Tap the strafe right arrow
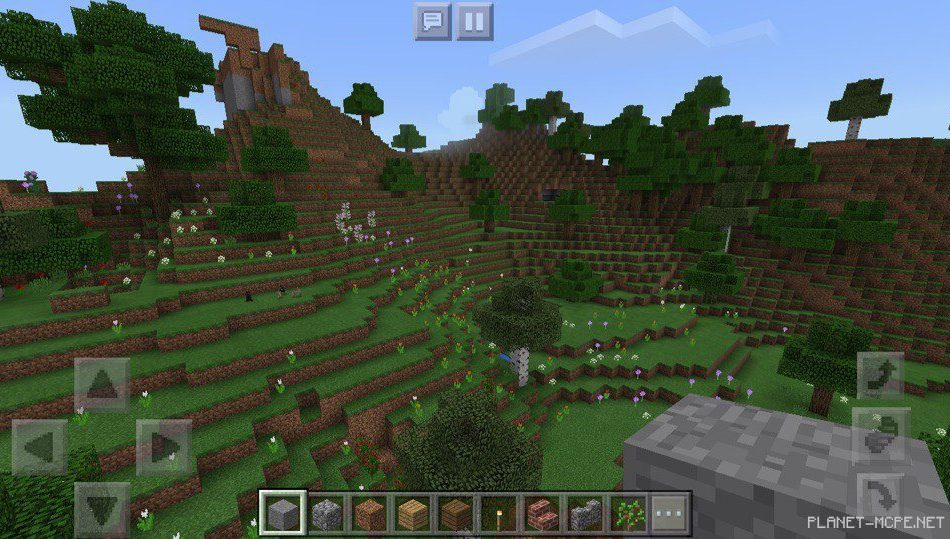 coord(163,447)
